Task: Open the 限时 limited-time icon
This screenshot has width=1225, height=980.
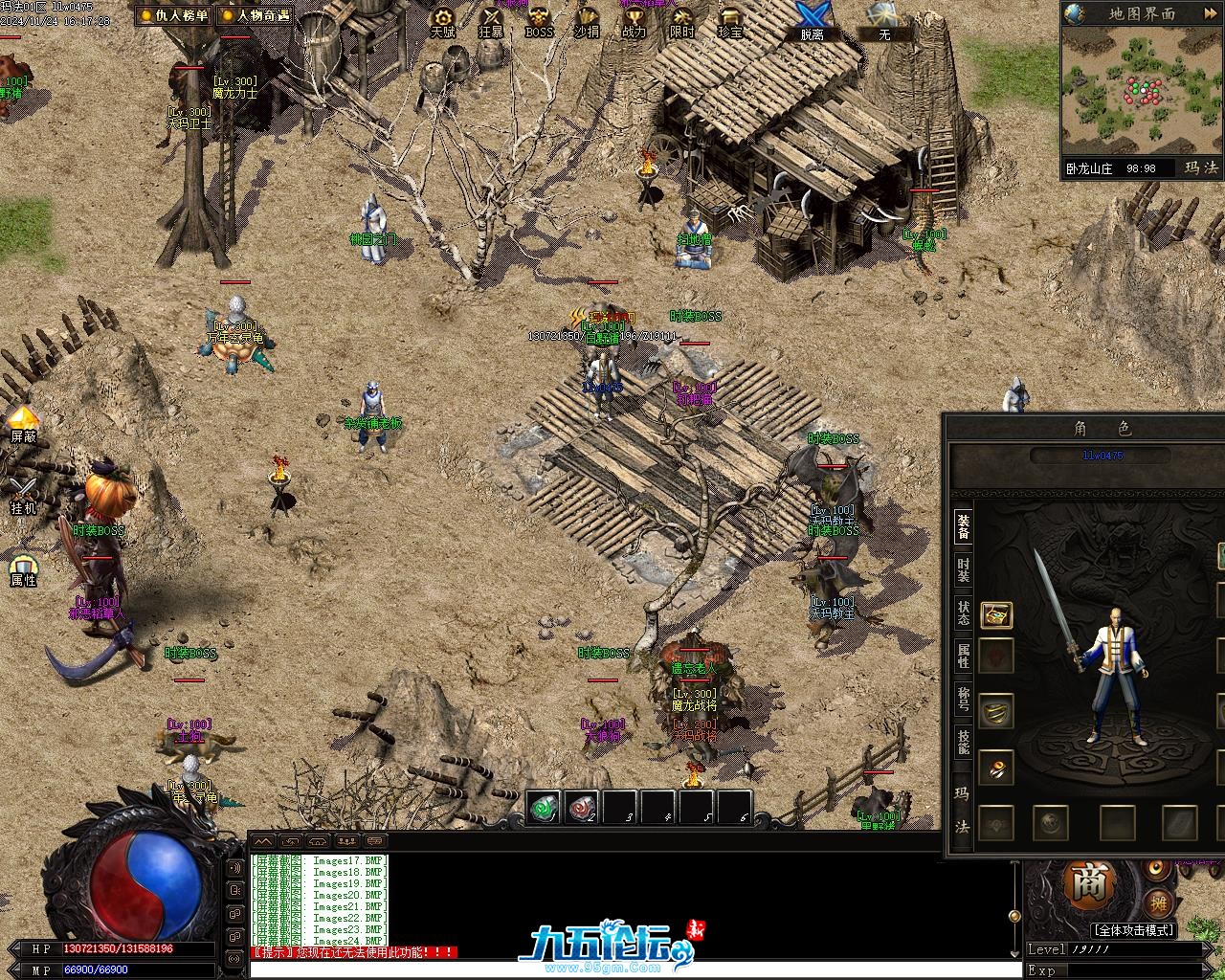Action: click(681, 21)
